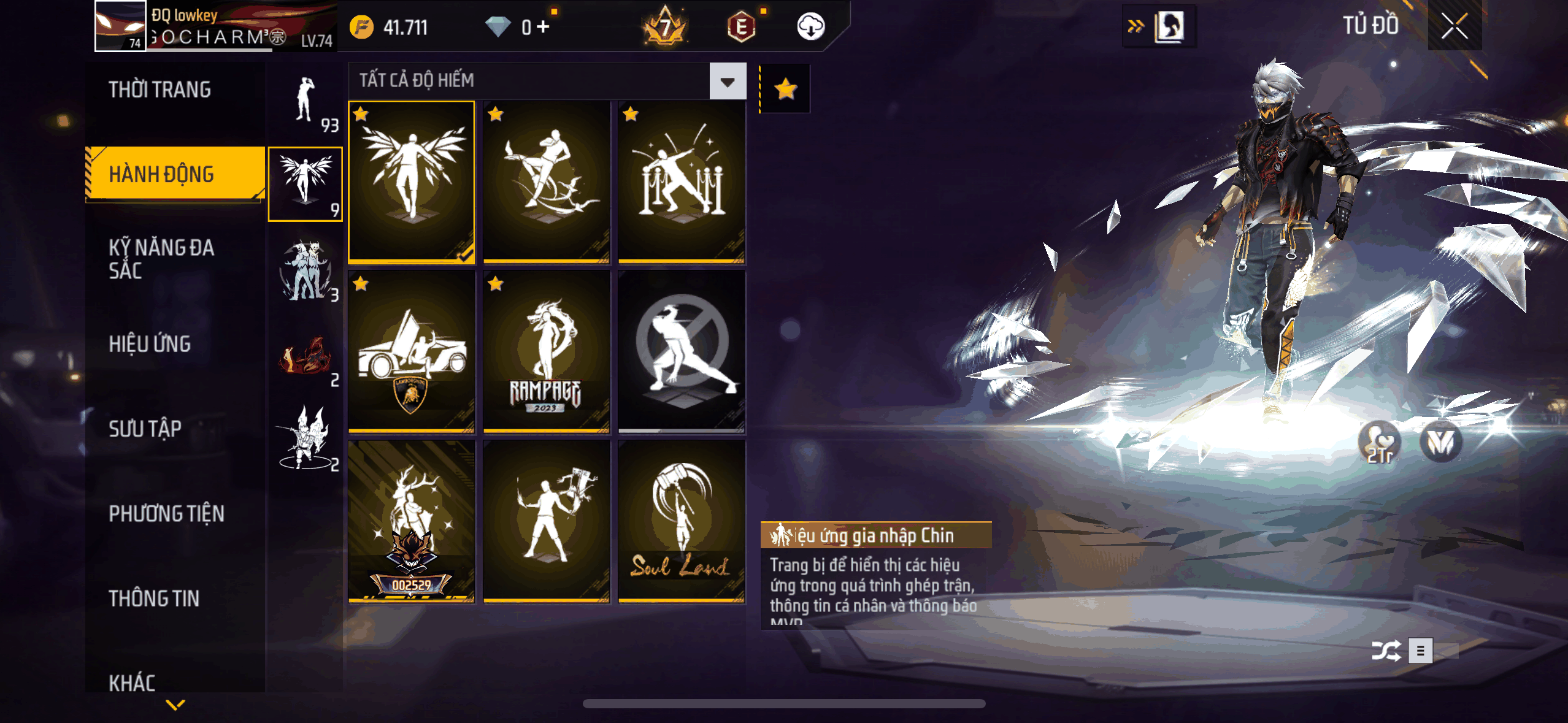Viewport: 1568px width, 723px height.
Task: Close the wardrobe screen
Action: click(x=1454, y=26)
